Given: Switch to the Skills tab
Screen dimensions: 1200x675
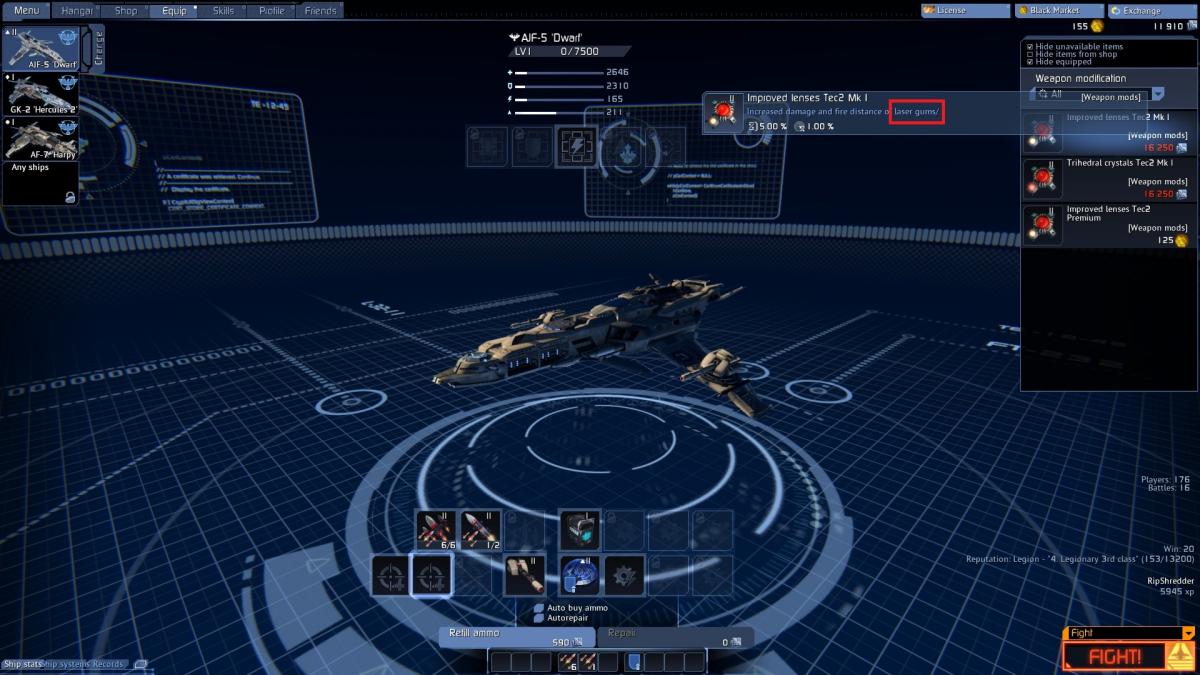Looking at the screenshot, I should coord(224,11).
